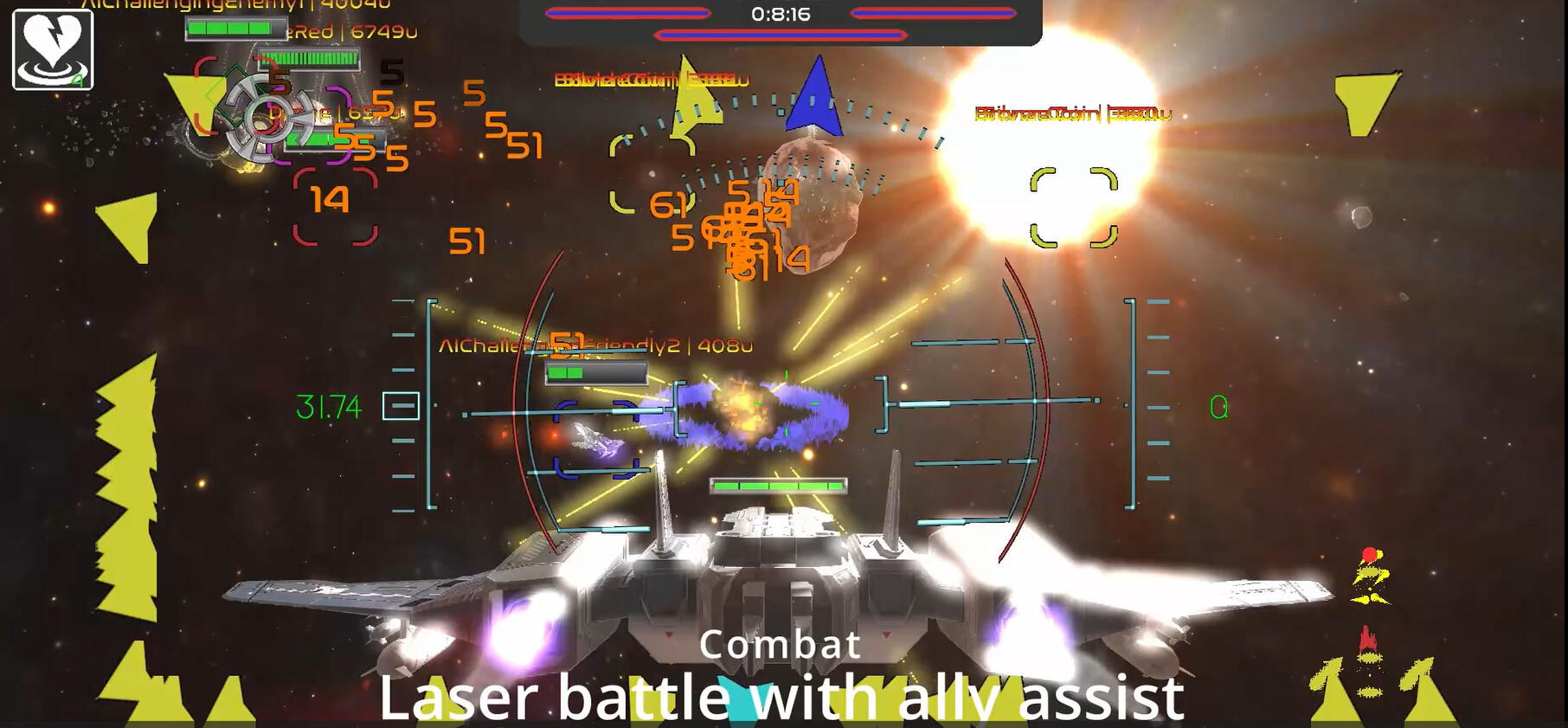Select the blue allied direction arrow
The height and width of the screenshot is (728, 1568).
click(x=817, y=95)
